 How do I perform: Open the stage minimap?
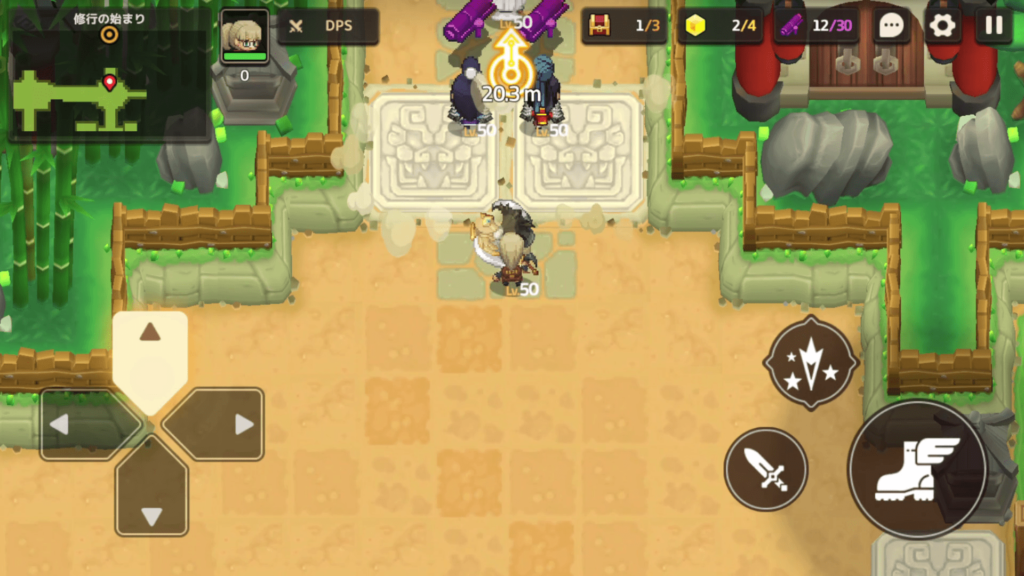pos(108,87)
